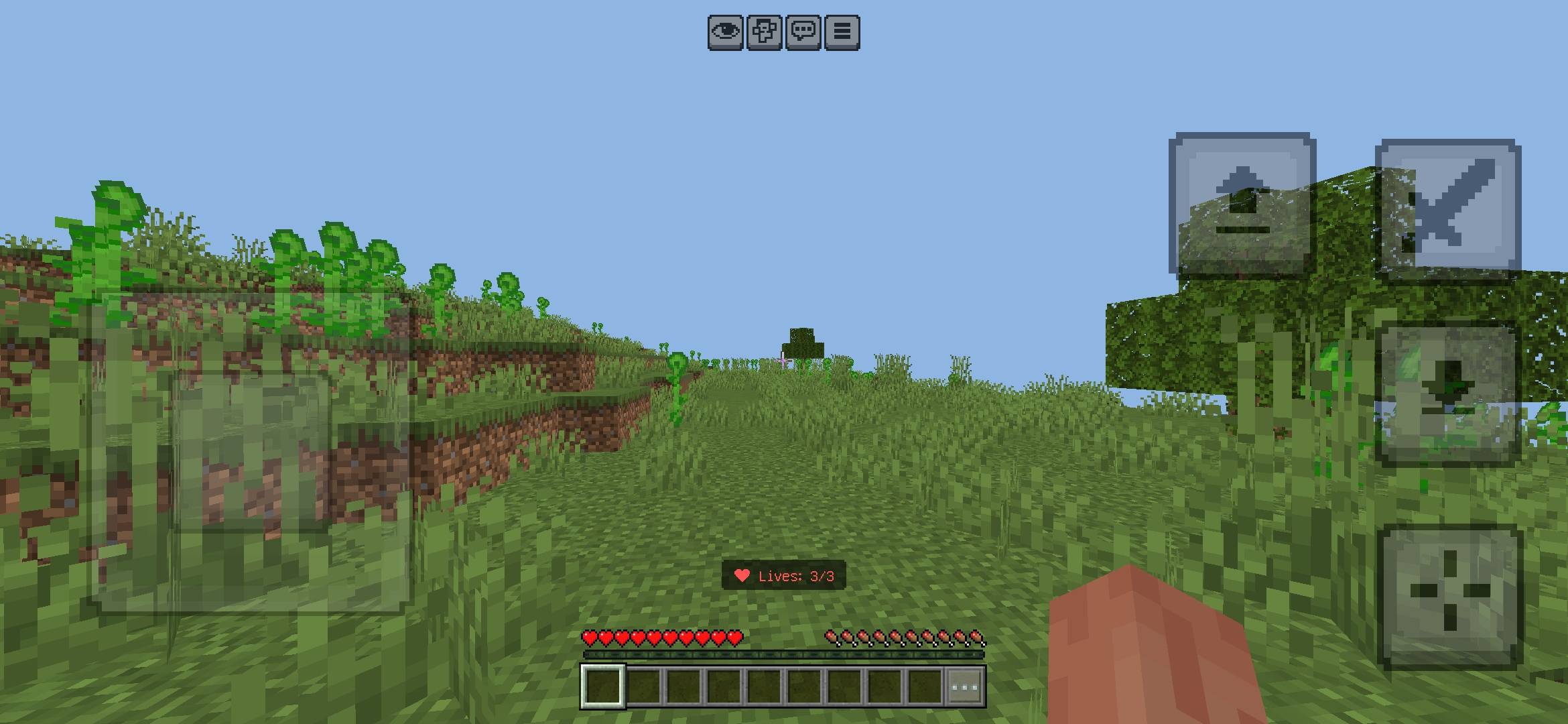Click the leftmost health heart

tap(588, 639)
